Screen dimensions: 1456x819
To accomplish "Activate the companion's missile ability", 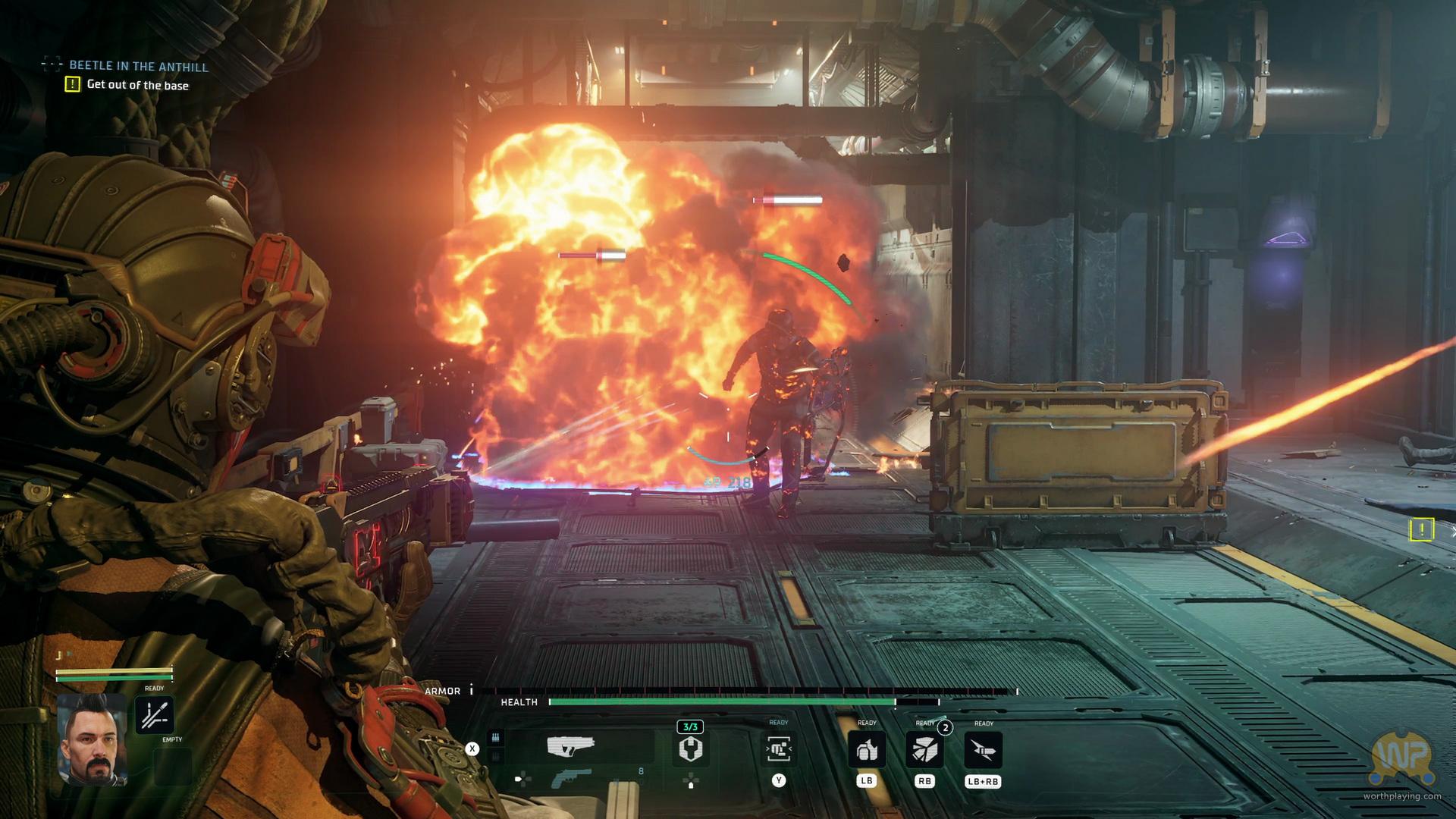I will coord(154,715).
